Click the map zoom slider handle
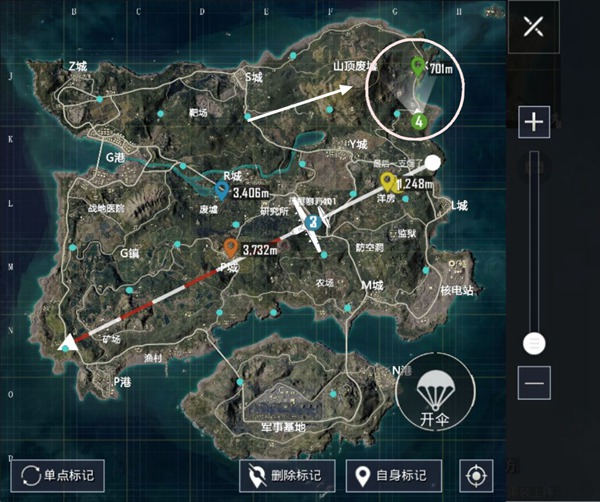 [534, 343]
